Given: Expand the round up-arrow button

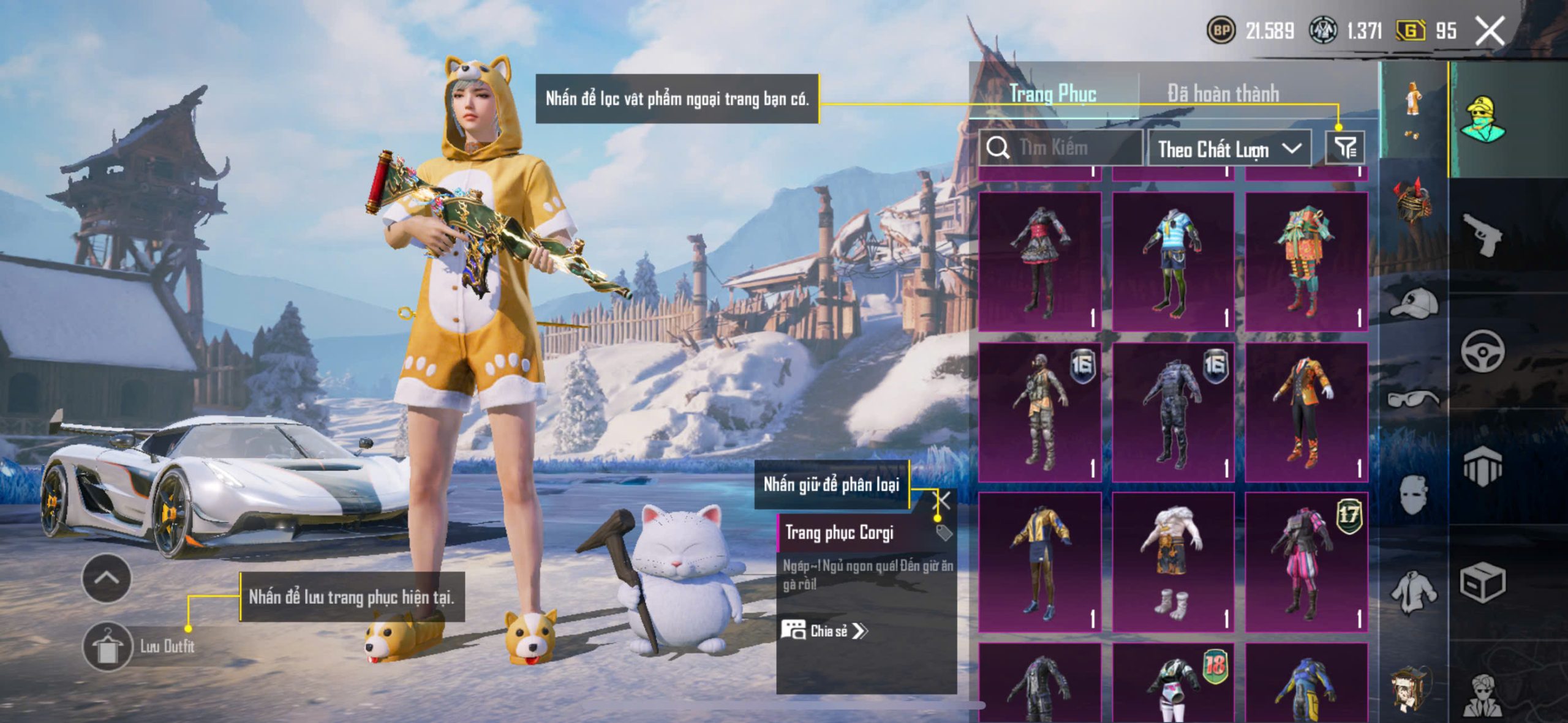Looking at the screenshot, I should click(107, 578).
